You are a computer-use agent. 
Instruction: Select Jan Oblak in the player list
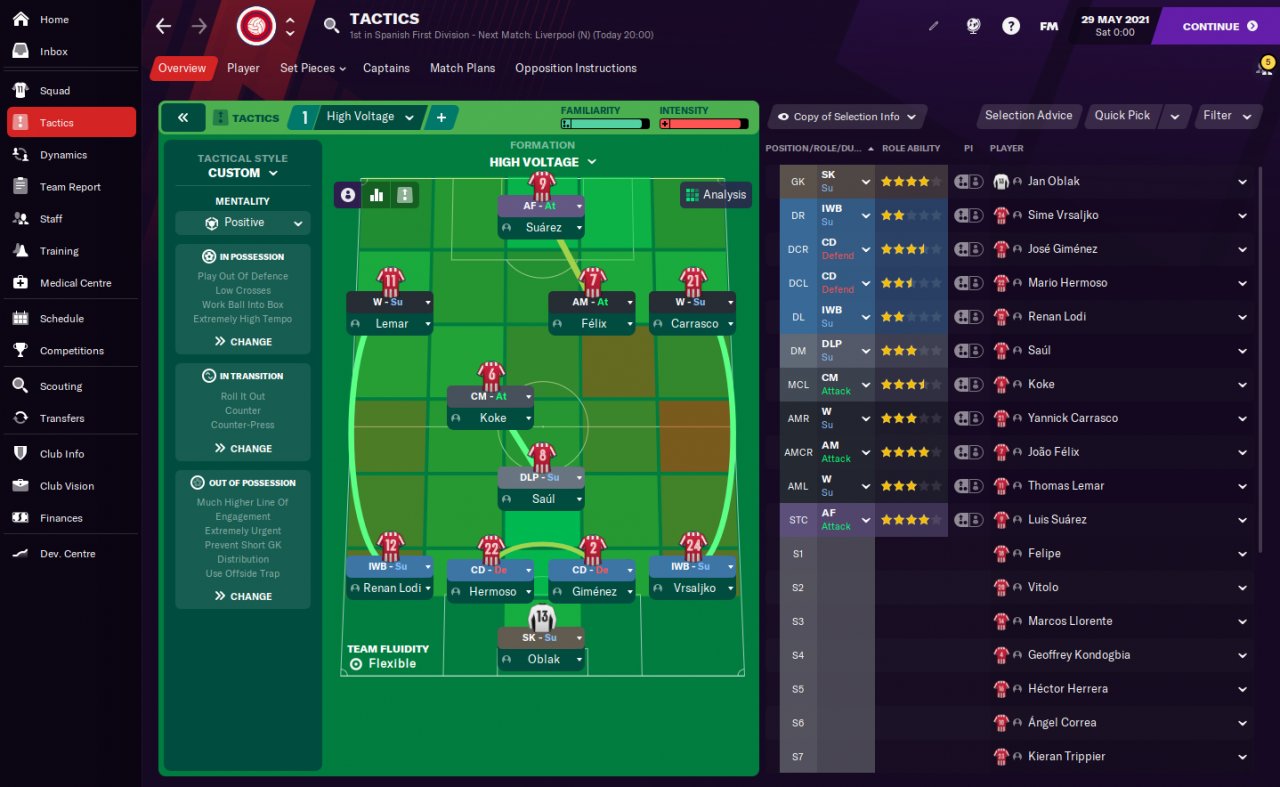(1053, 182)
